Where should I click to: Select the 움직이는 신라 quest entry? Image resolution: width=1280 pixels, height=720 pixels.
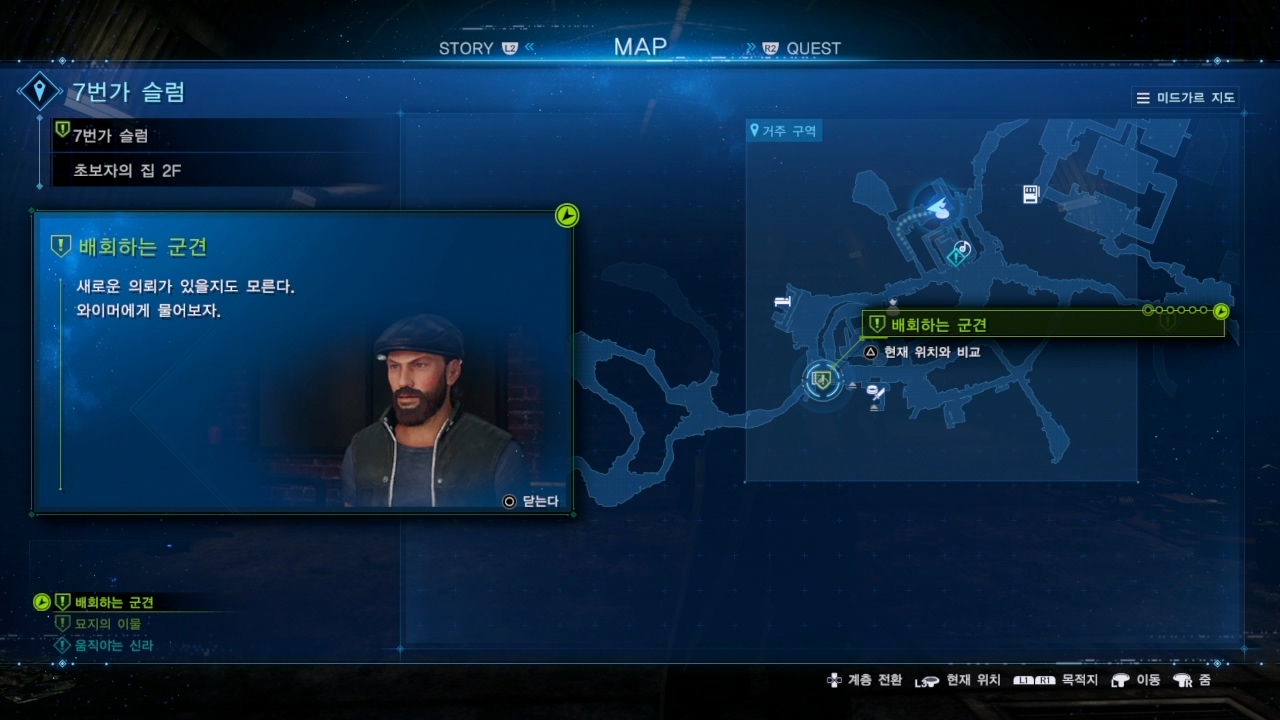pyautogui.click(x=113, y=646)
